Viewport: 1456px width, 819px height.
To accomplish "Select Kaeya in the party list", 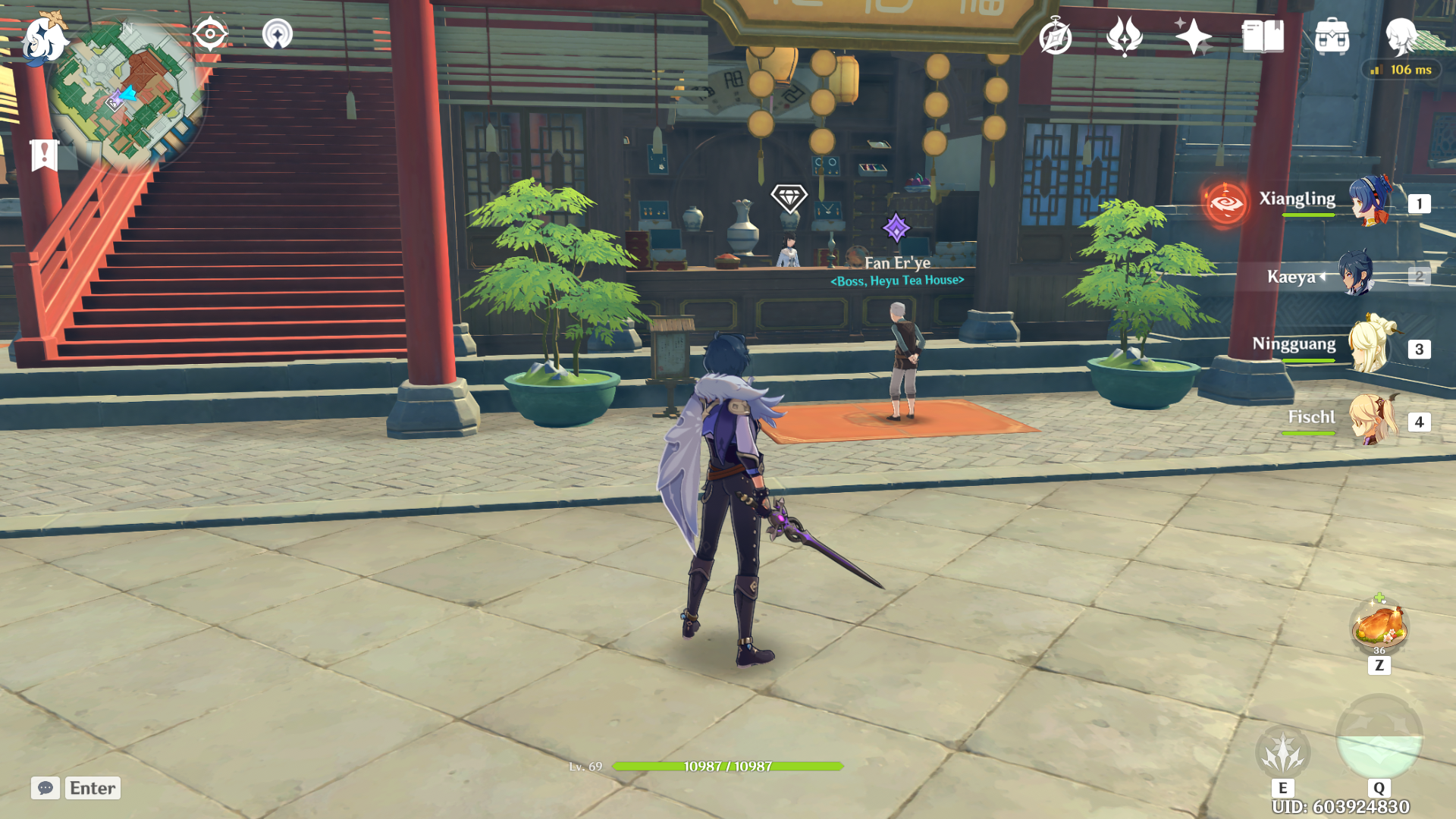I will click(x=1355, y=275).
